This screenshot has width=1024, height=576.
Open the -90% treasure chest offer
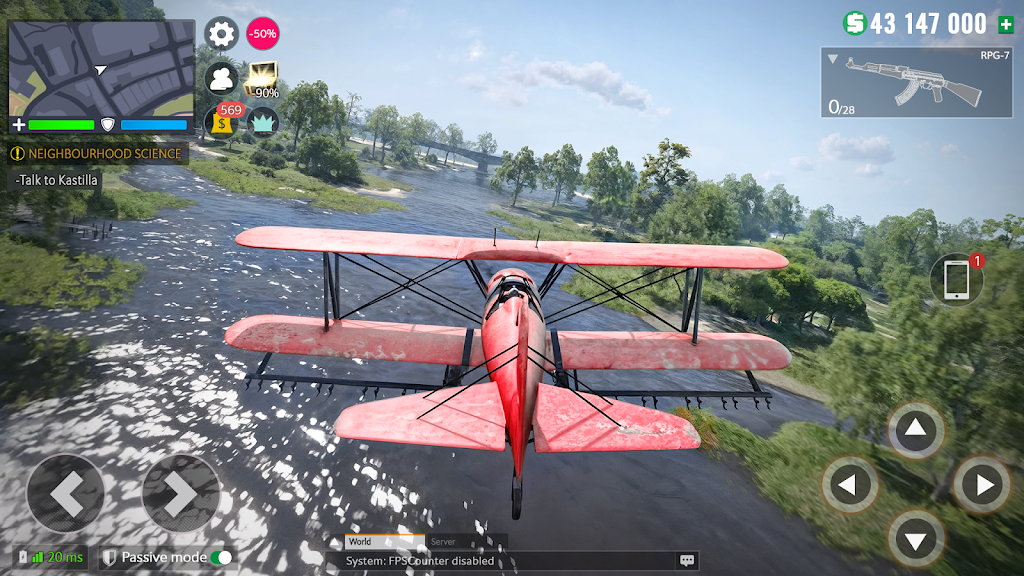(x=263, y=80)
